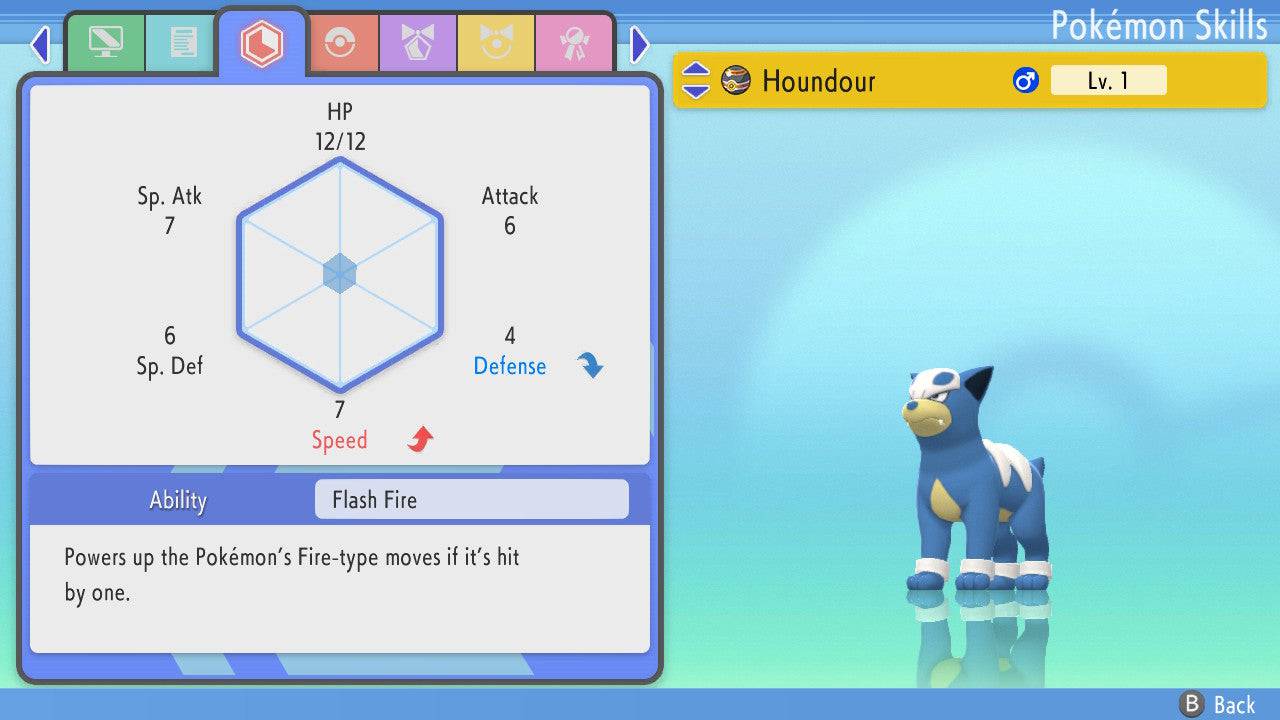Click the left arrow beside the tabs
The image size is (1280, 720).
(x=40, y=44)
